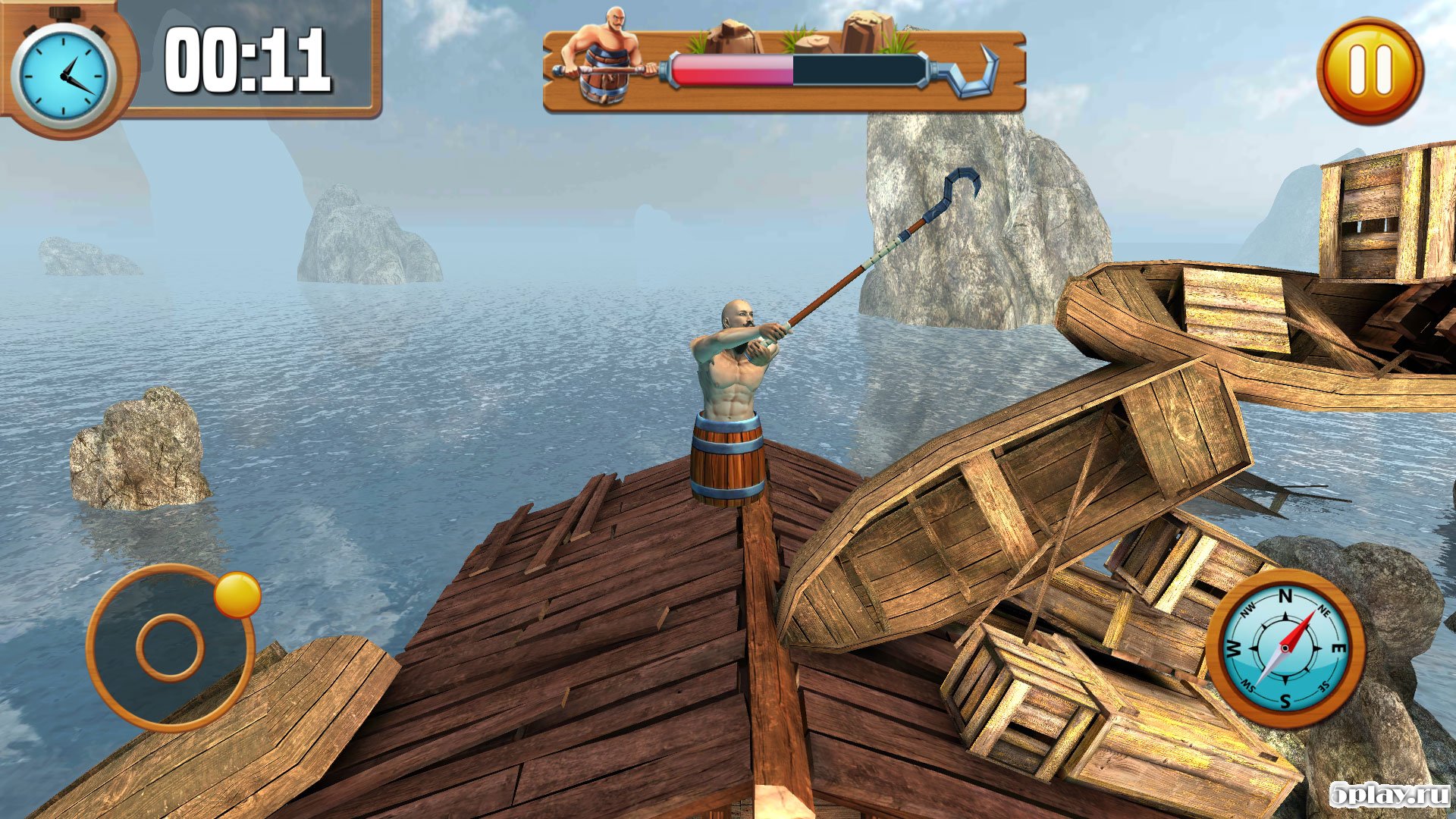This screenshot has width=1456, height=819.
Task: Click the compass dial
Action: tap(1285, 648)
